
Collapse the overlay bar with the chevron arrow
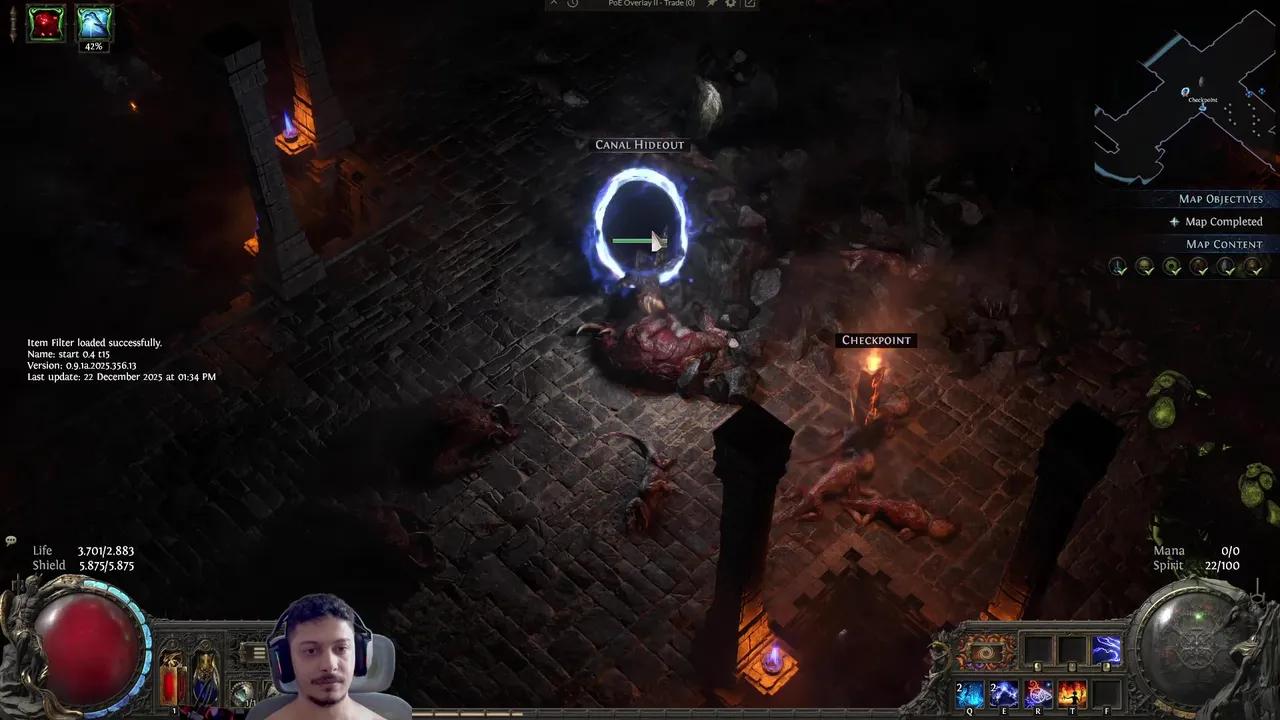554,4
